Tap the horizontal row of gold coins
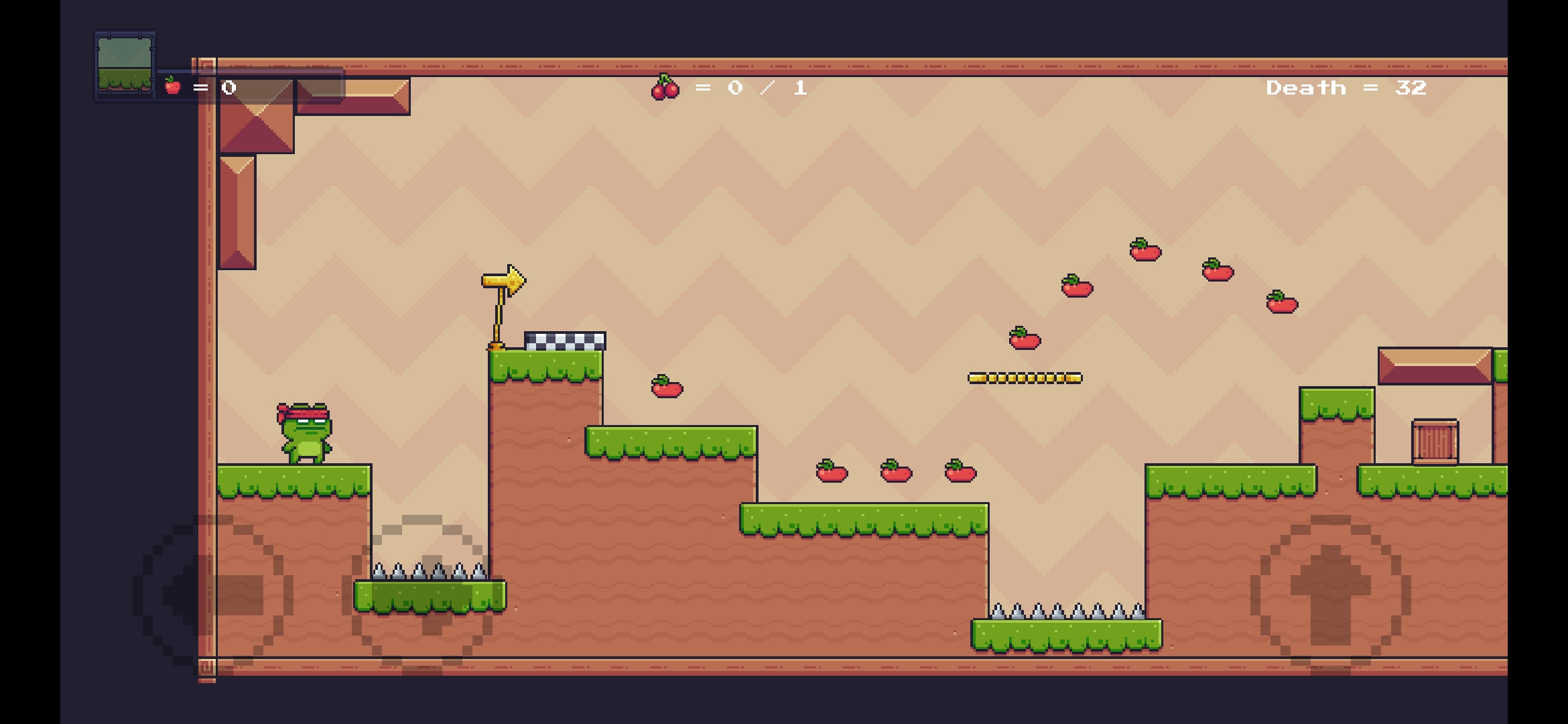This screenshot has height=724, width=1568. click(x=1026, y=377)
